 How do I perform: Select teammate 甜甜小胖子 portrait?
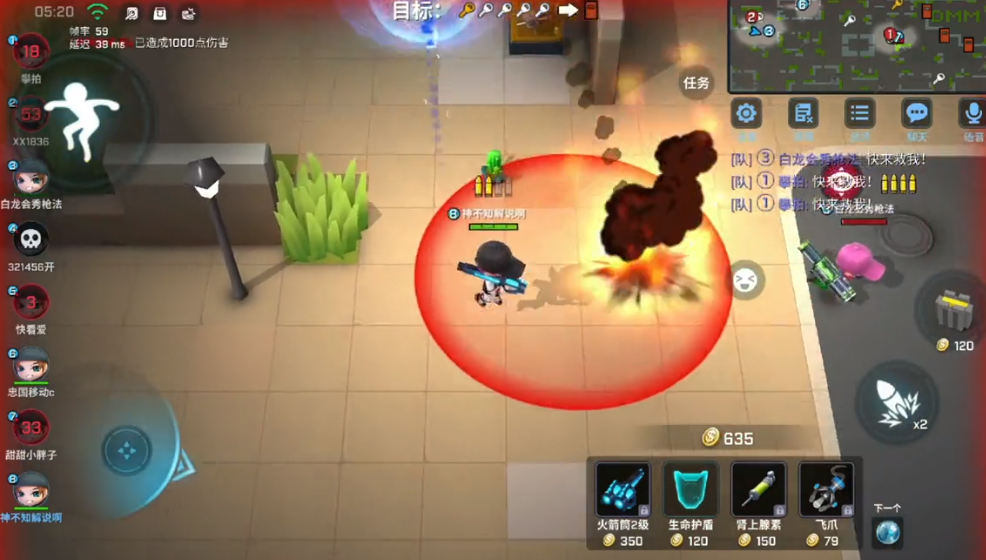[x=31, y=428]
